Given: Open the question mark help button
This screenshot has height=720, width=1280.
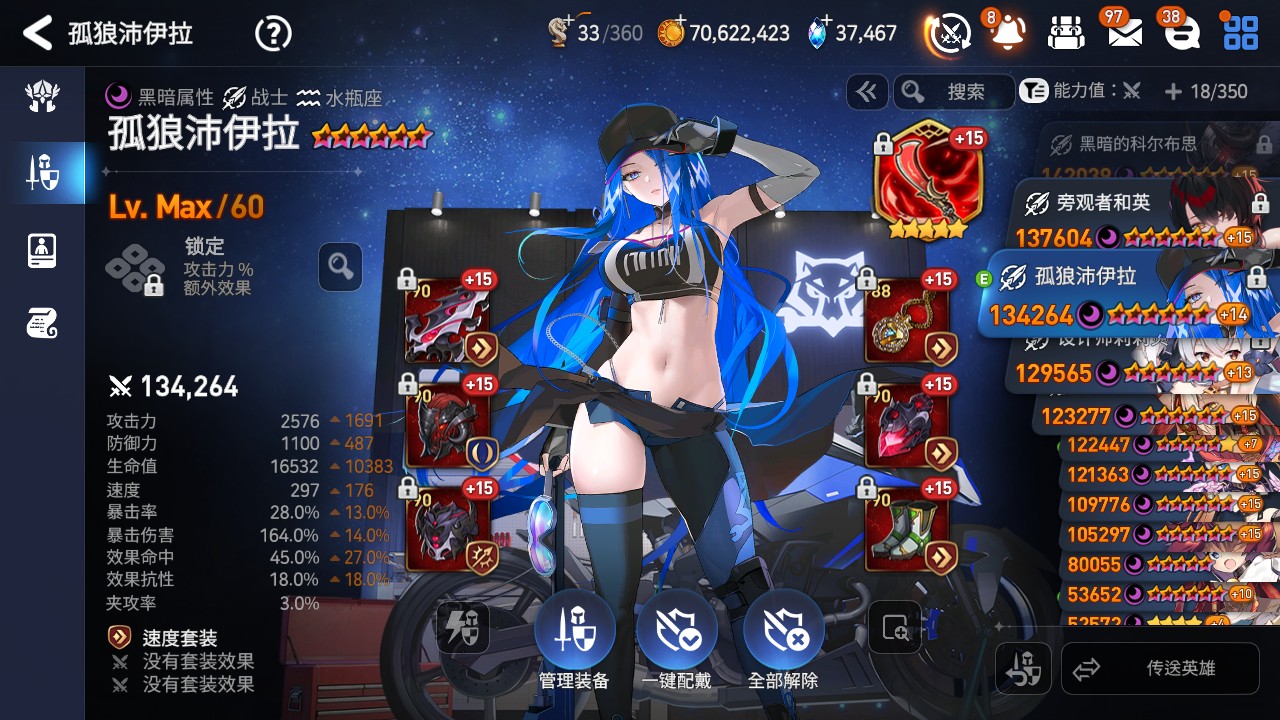Looking at the screenshot, I should tap(273, 33).
